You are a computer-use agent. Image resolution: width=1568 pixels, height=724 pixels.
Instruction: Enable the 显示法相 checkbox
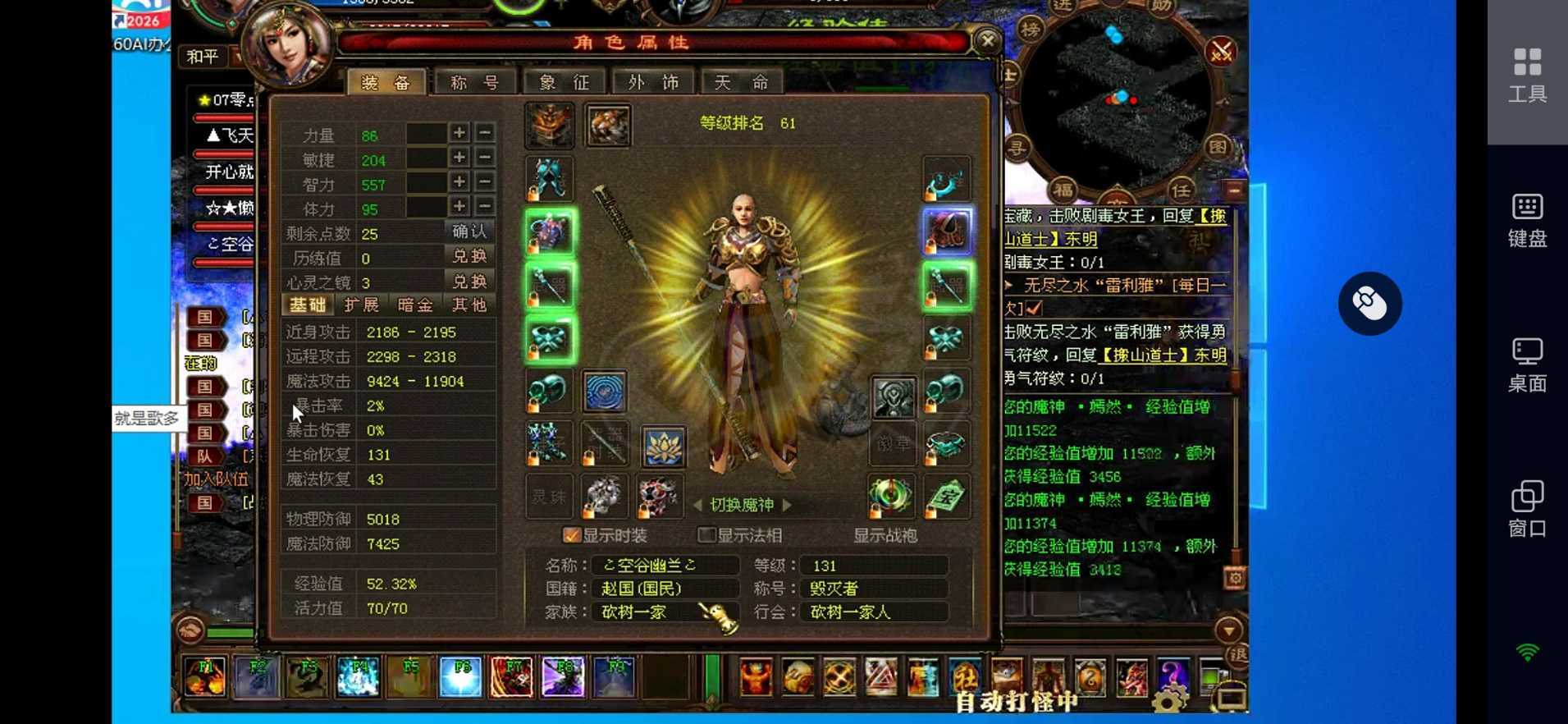click(706, 534)
